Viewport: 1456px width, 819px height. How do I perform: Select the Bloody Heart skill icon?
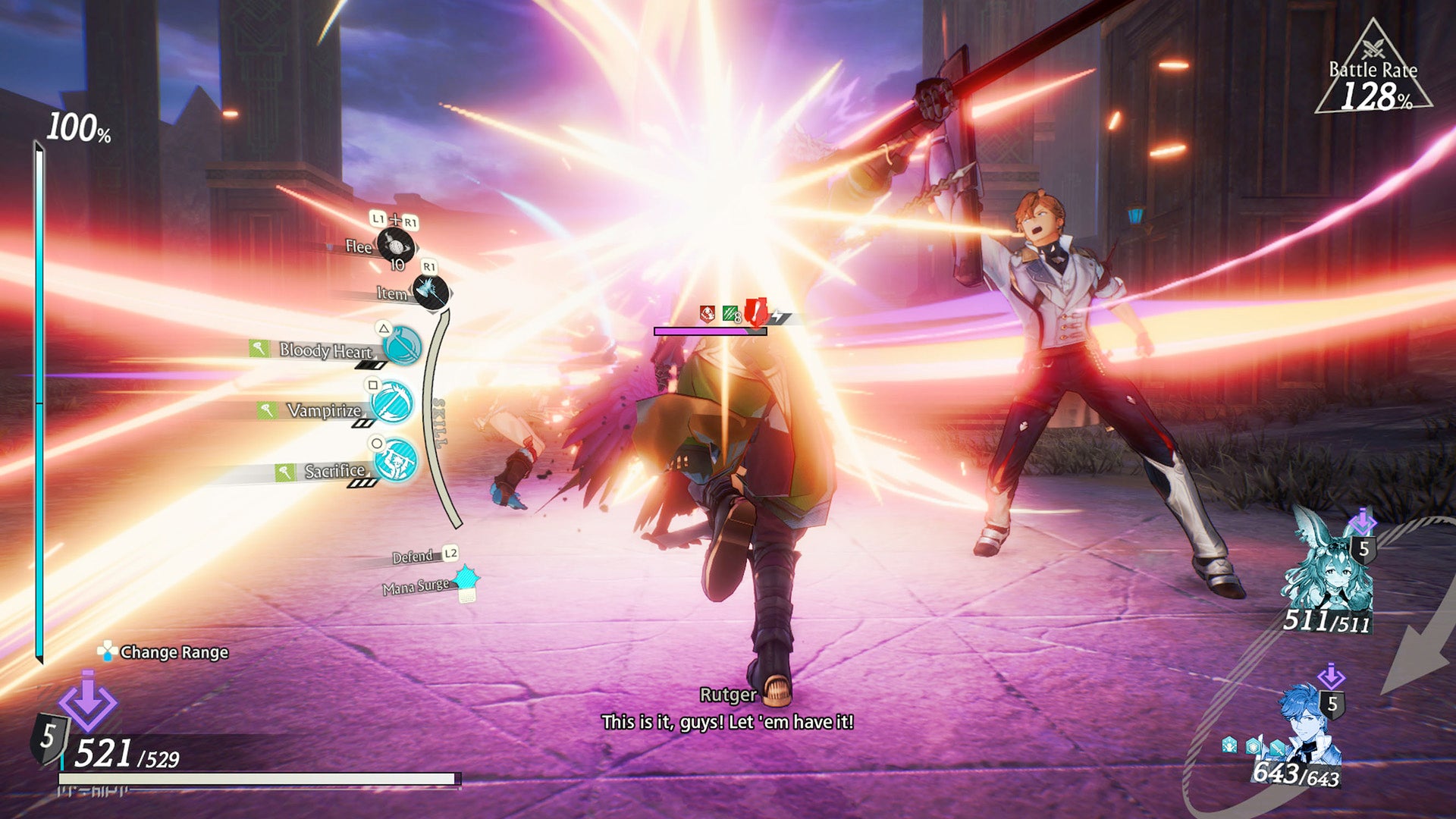point(401,351)
